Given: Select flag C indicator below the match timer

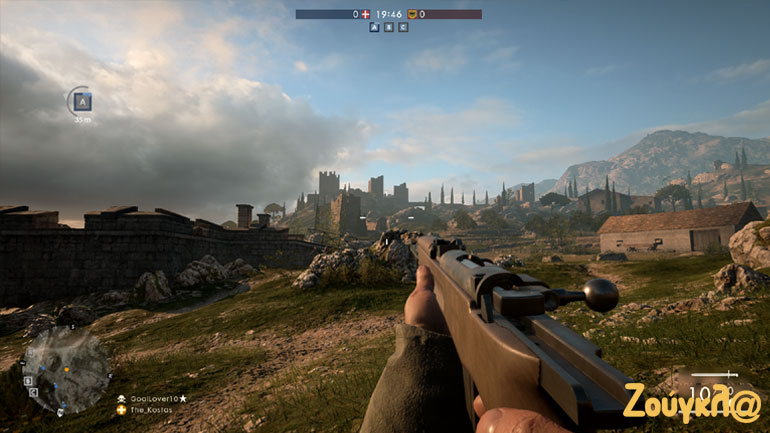Looking at the screenshot, I should (403, 27).
